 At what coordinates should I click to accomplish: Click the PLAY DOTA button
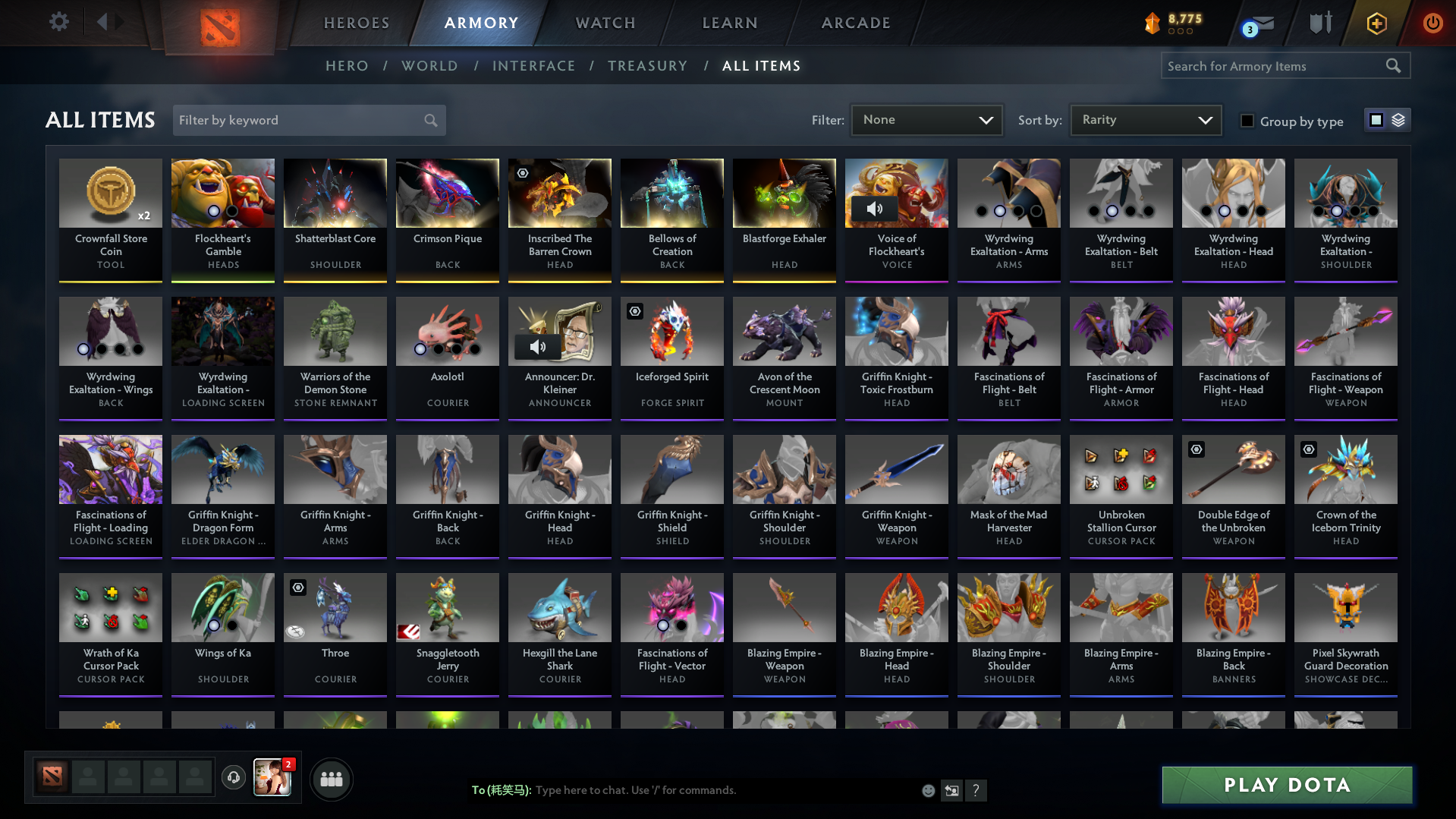(1285, 785)
